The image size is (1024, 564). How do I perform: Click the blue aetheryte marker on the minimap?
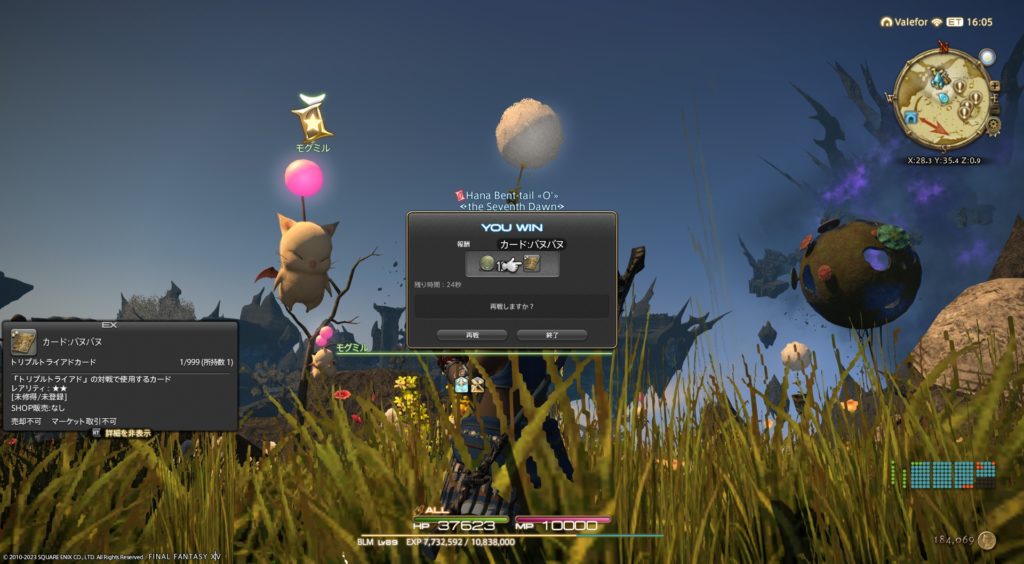point(937,78)
